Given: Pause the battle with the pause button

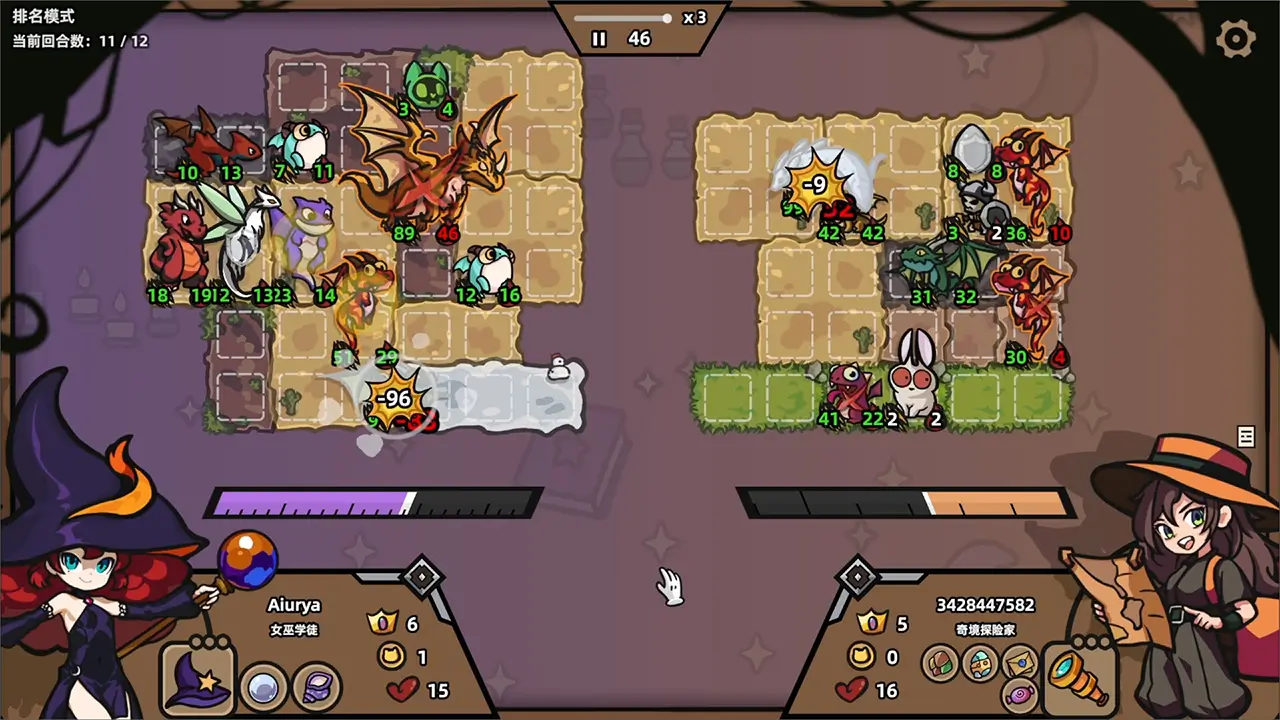Looking at the screenshot, I should point(598,40).
